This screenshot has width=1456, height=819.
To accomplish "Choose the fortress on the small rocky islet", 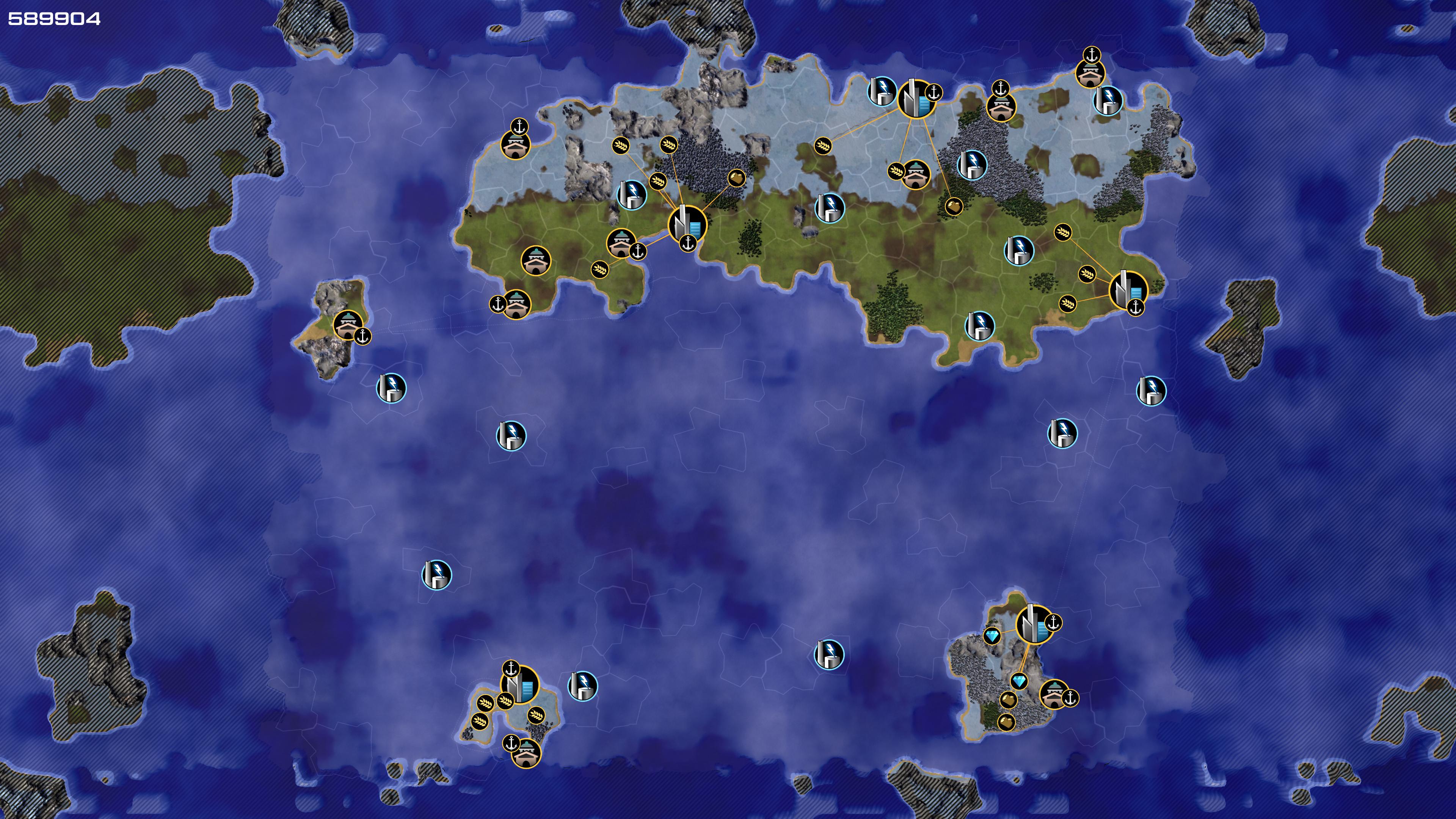I will (347, 325).
